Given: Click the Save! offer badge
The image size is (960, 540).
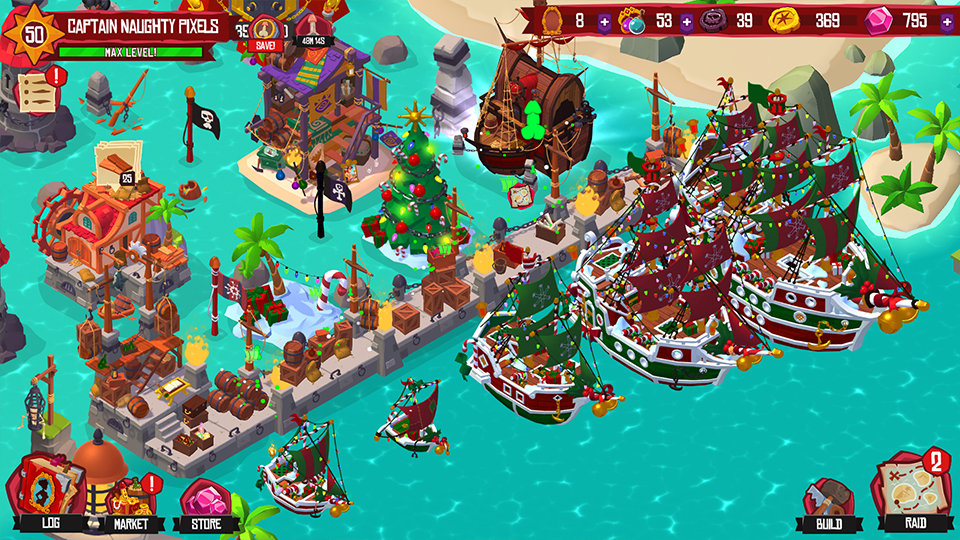Looking at the screenshot, I should click(x=265, y=34).
